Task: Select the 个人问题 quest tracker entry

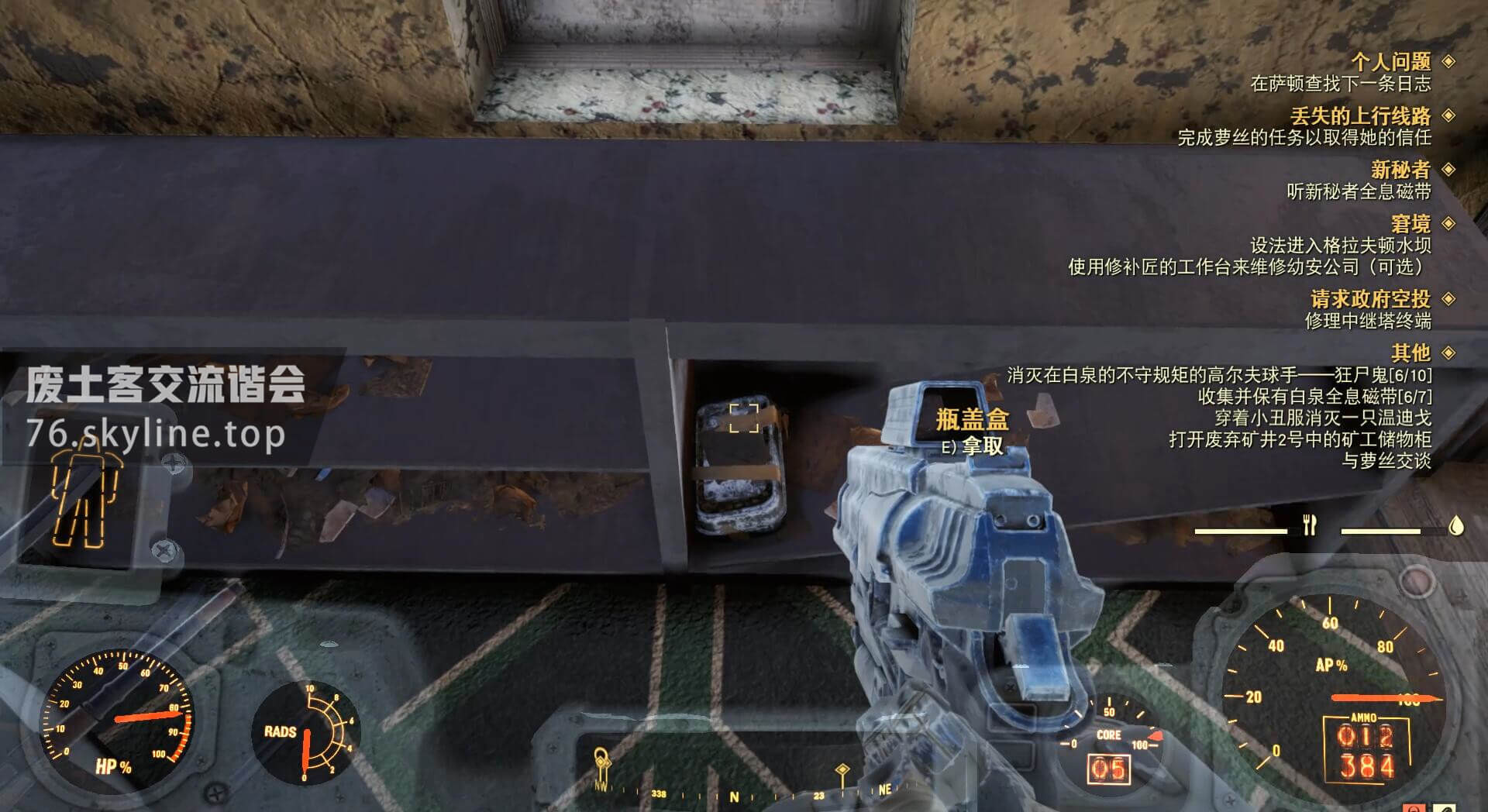Action: (x=1390, y=61)
